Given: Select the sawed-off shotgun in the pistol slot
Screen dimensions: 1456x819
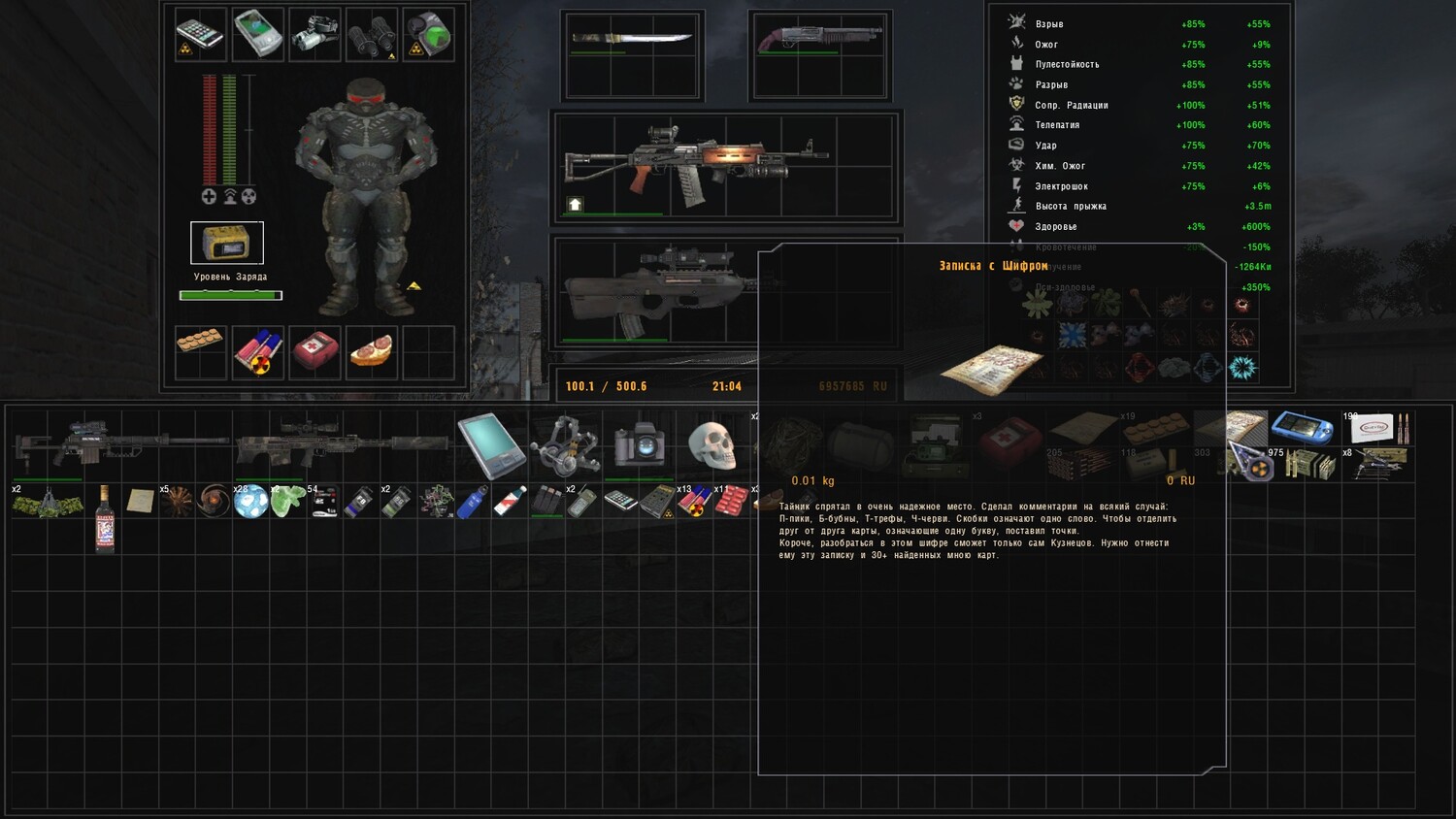Looking at the screenshot, I should (819, 39).
